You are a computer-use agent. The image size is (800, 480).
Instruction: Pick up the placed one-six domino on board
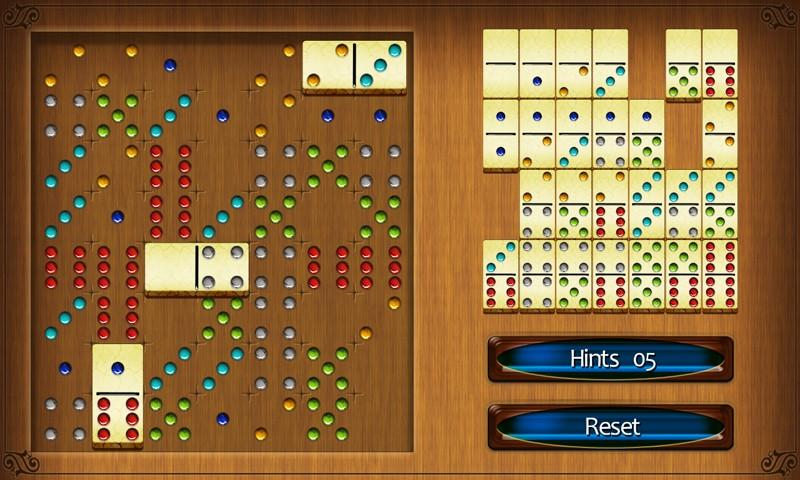118,394
